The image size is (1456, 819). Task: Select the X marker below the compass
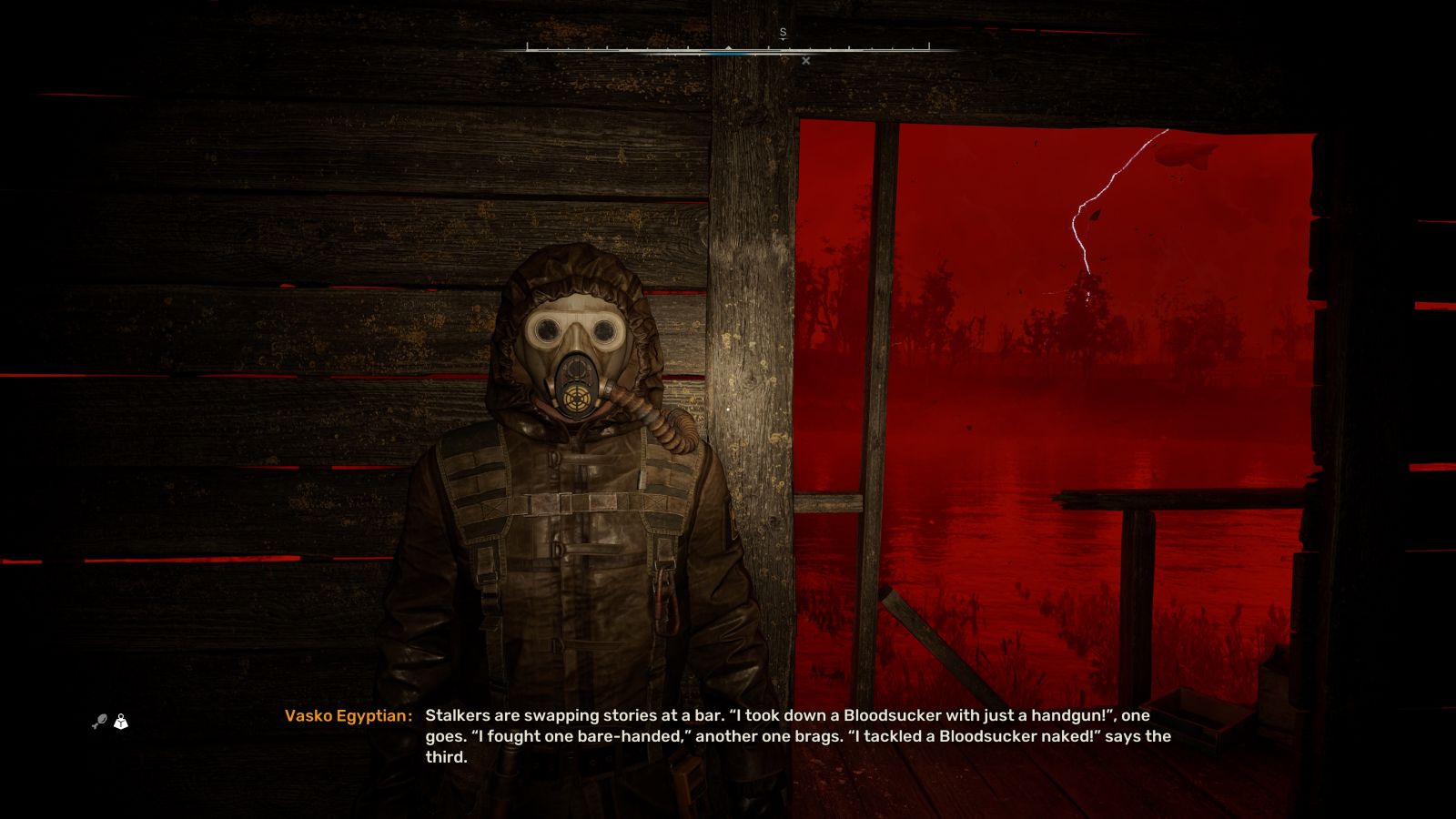[x=805, y=61]
